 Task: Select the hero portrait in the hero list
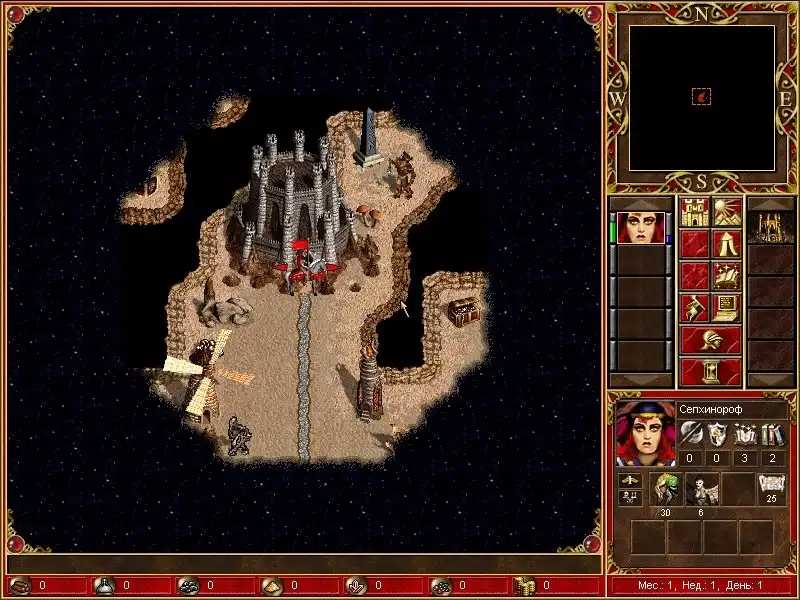coord(639,227)
